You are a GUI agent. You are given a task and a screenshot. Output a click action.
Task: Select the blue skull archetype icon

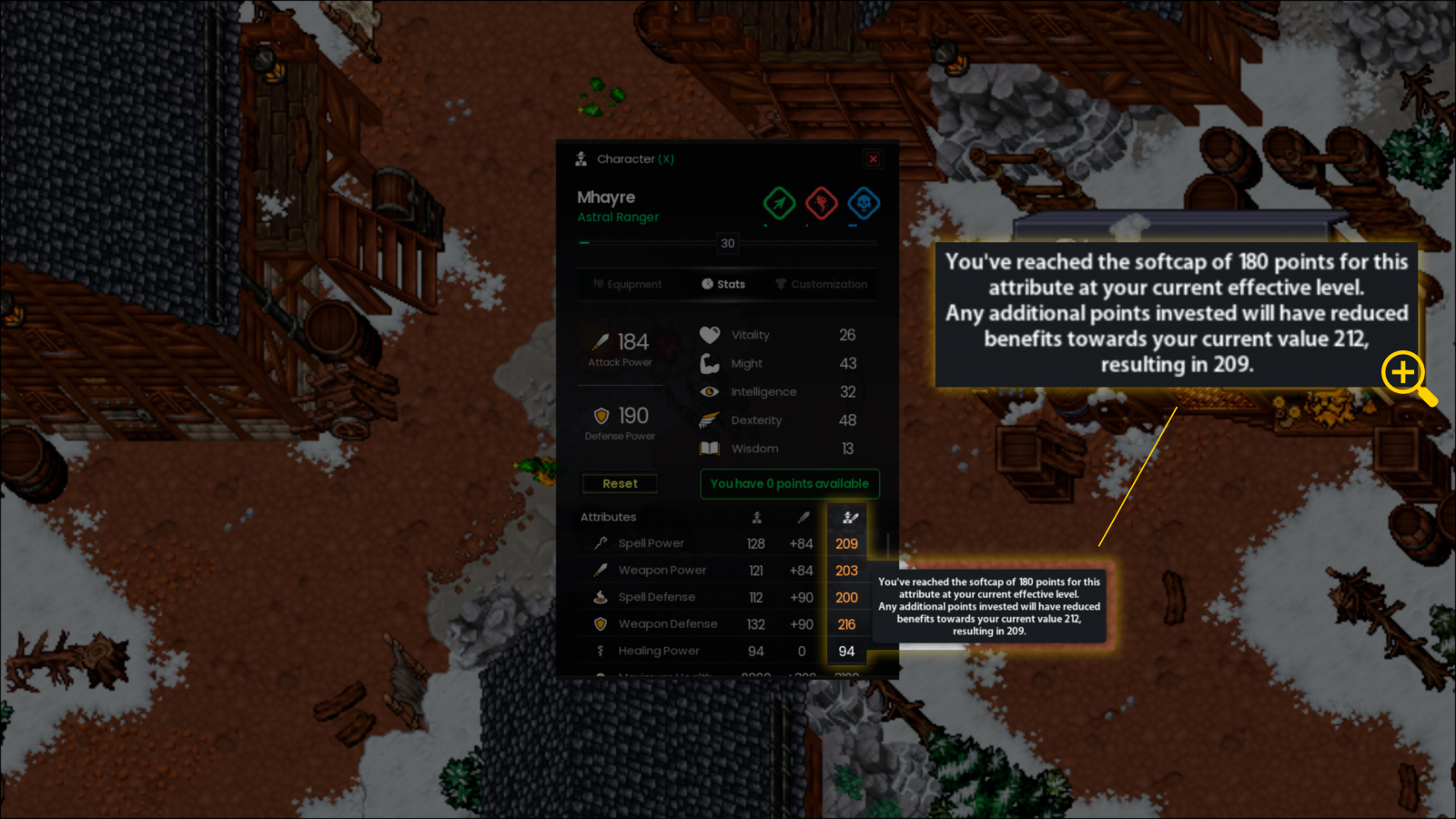[x=864, y=203]
